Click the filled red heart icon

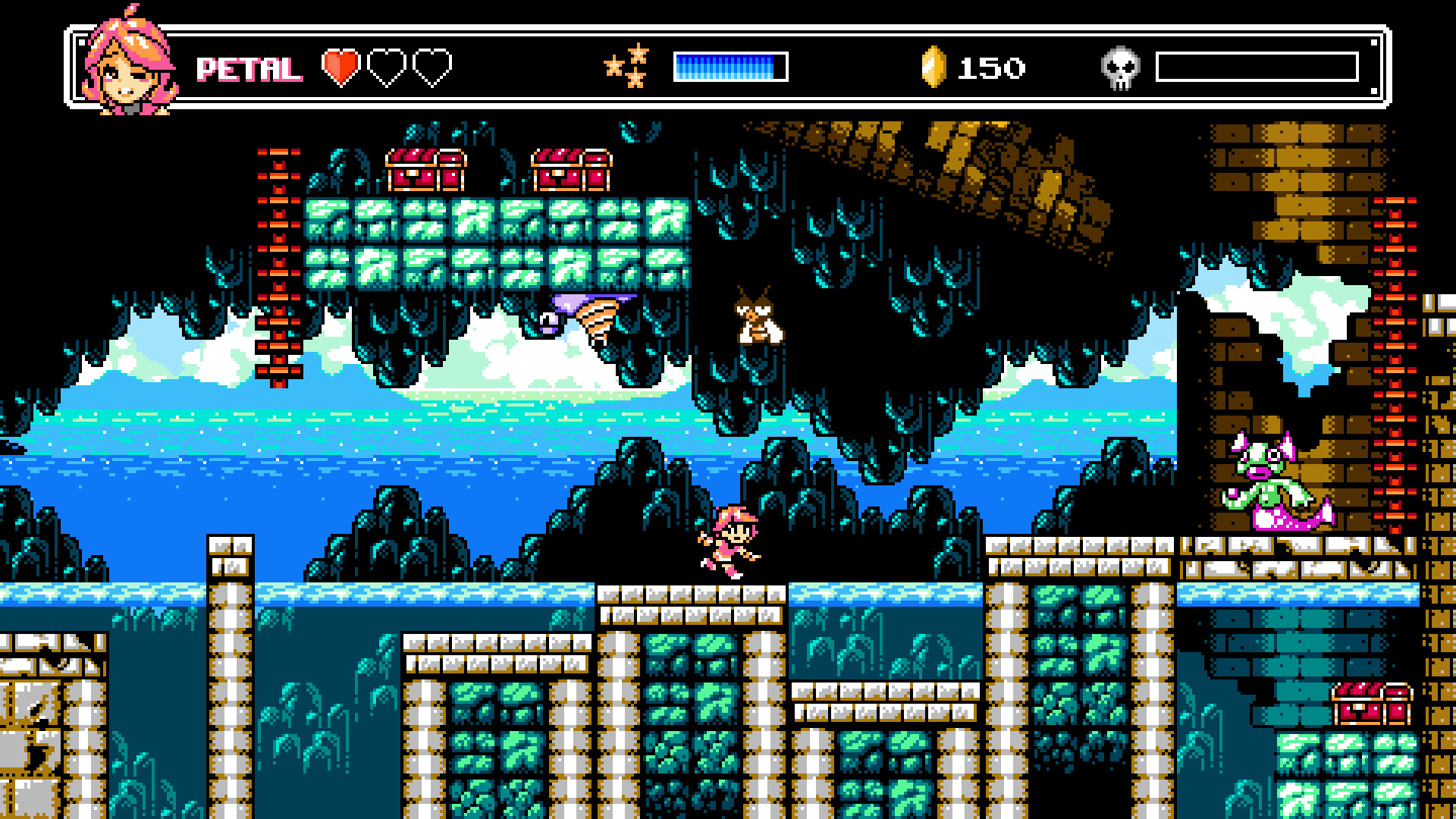(340, 67)
